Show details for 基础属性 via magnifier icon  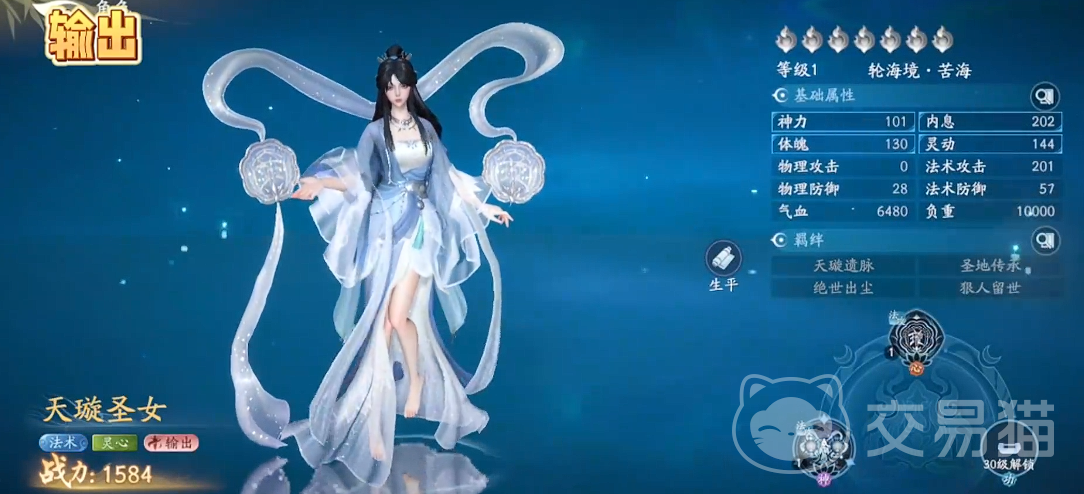coord(1044,96)
